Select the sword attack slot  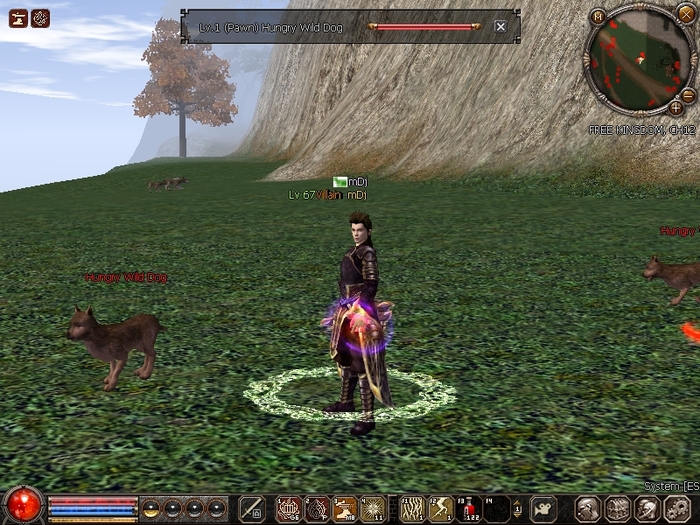click(252, 508)
